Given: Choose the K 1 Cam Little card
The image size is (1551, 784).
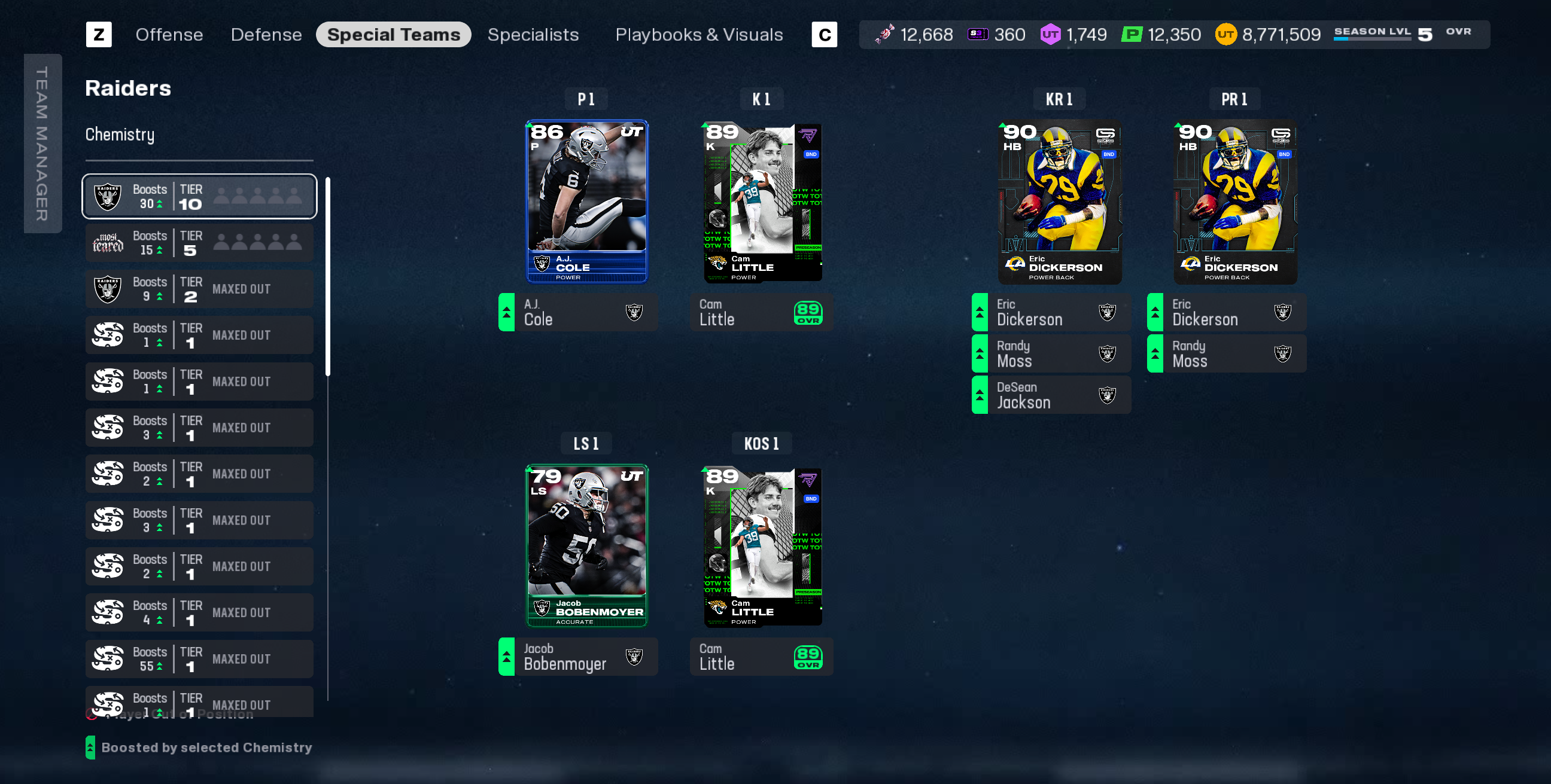Looking at the screenshot, I should coord(762,202).
